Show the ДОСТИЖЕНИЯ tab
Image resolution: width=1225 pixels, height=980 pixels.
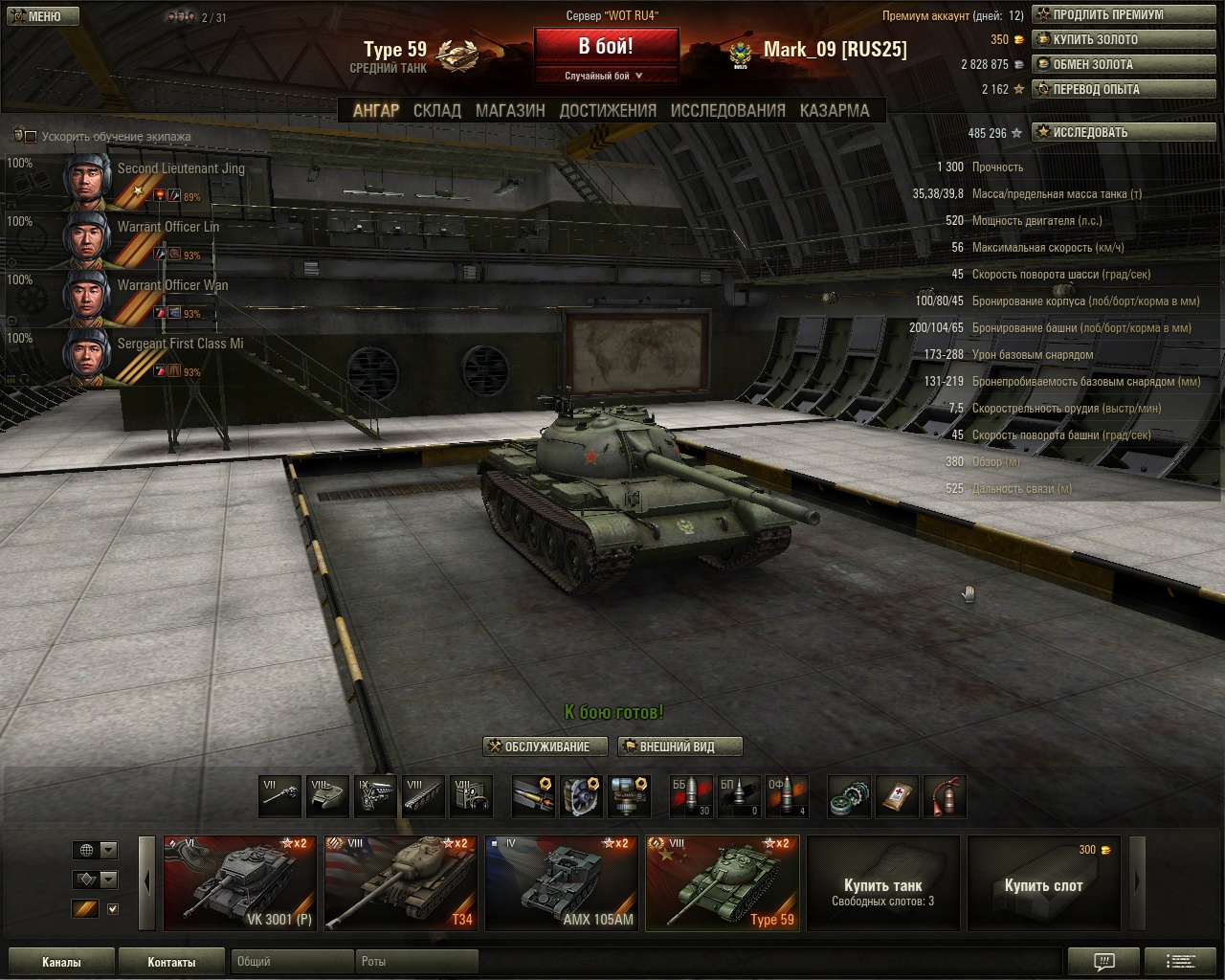click(x=608, y=110)
